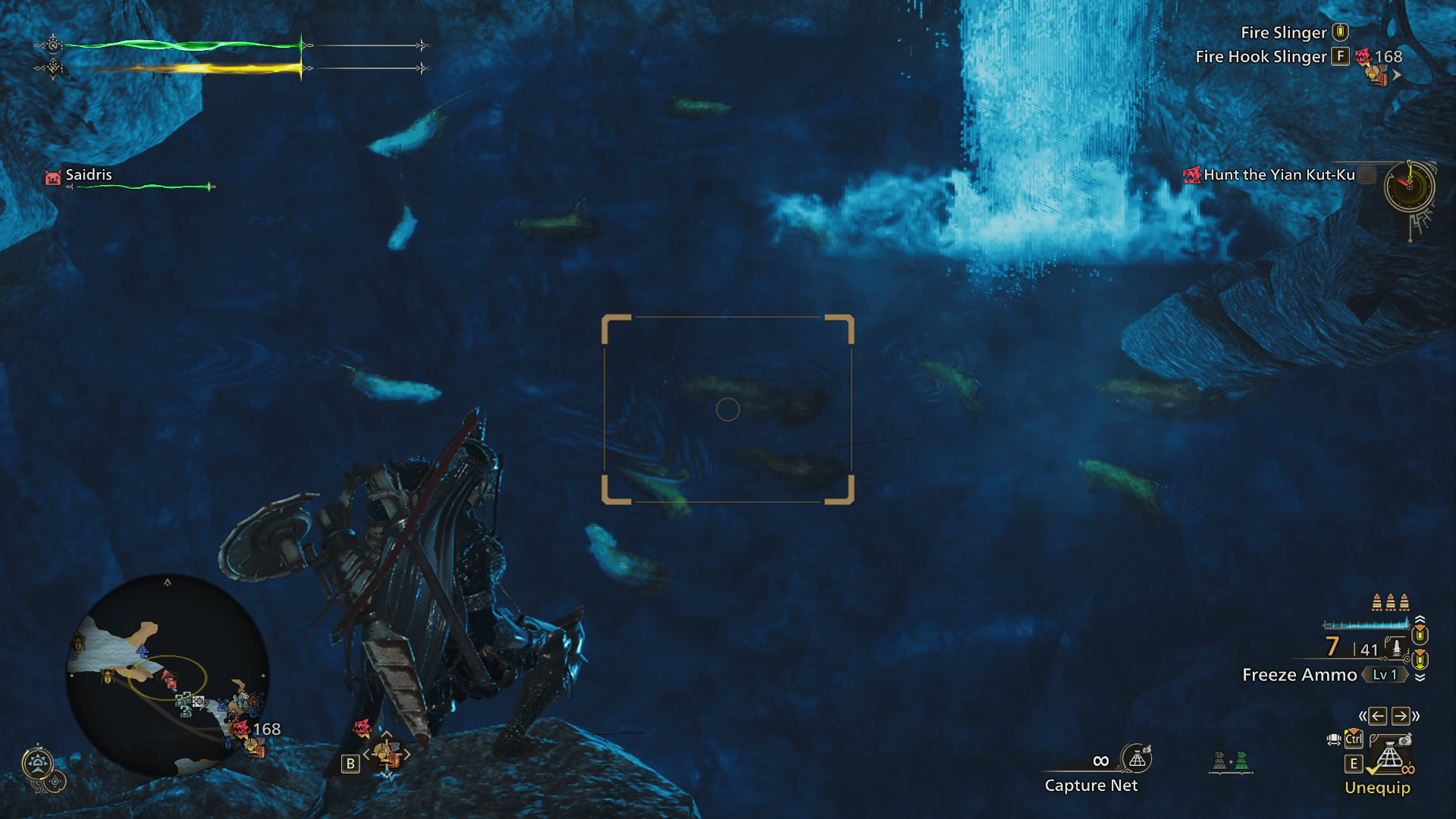Screen dimensions: 1456x819
Task: Click the quest timer clock dial
Action: coord(1409,186)
